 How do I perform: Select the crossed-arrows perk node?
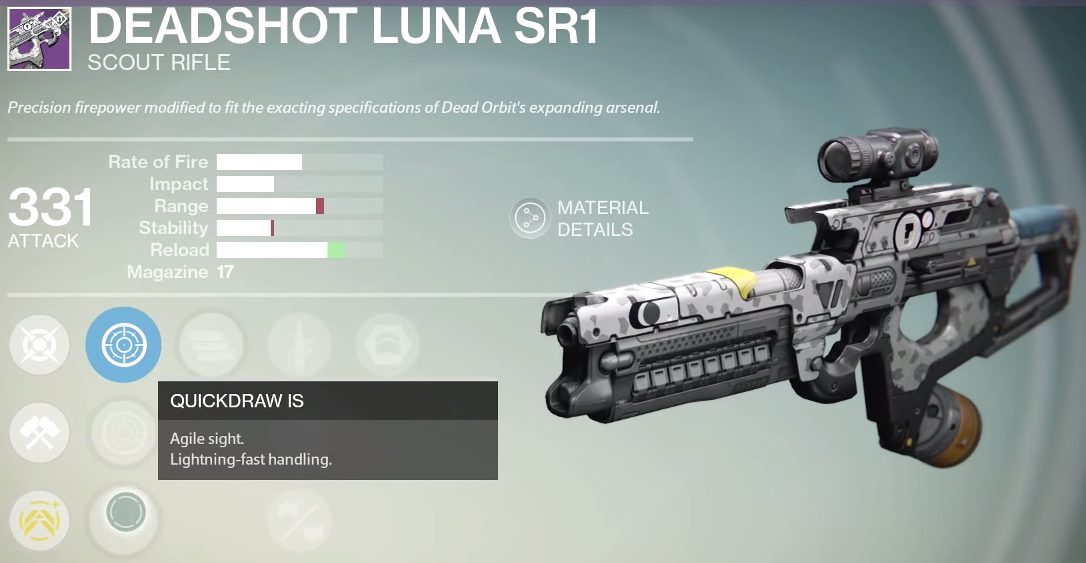pyautogui.click(x=40, y=346)
